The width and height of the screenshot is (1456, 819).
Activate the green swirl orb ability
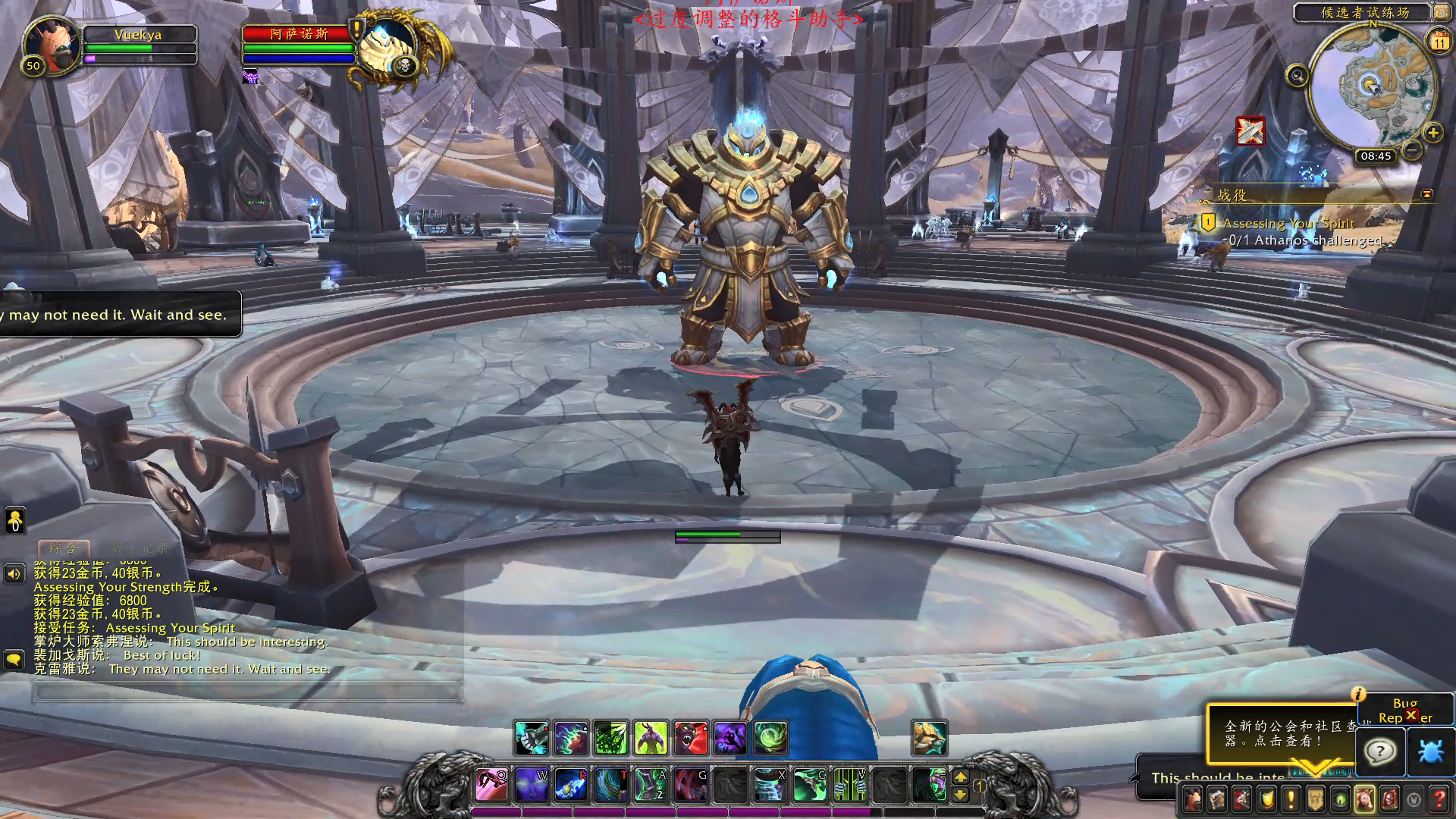(x=770, y=738)
